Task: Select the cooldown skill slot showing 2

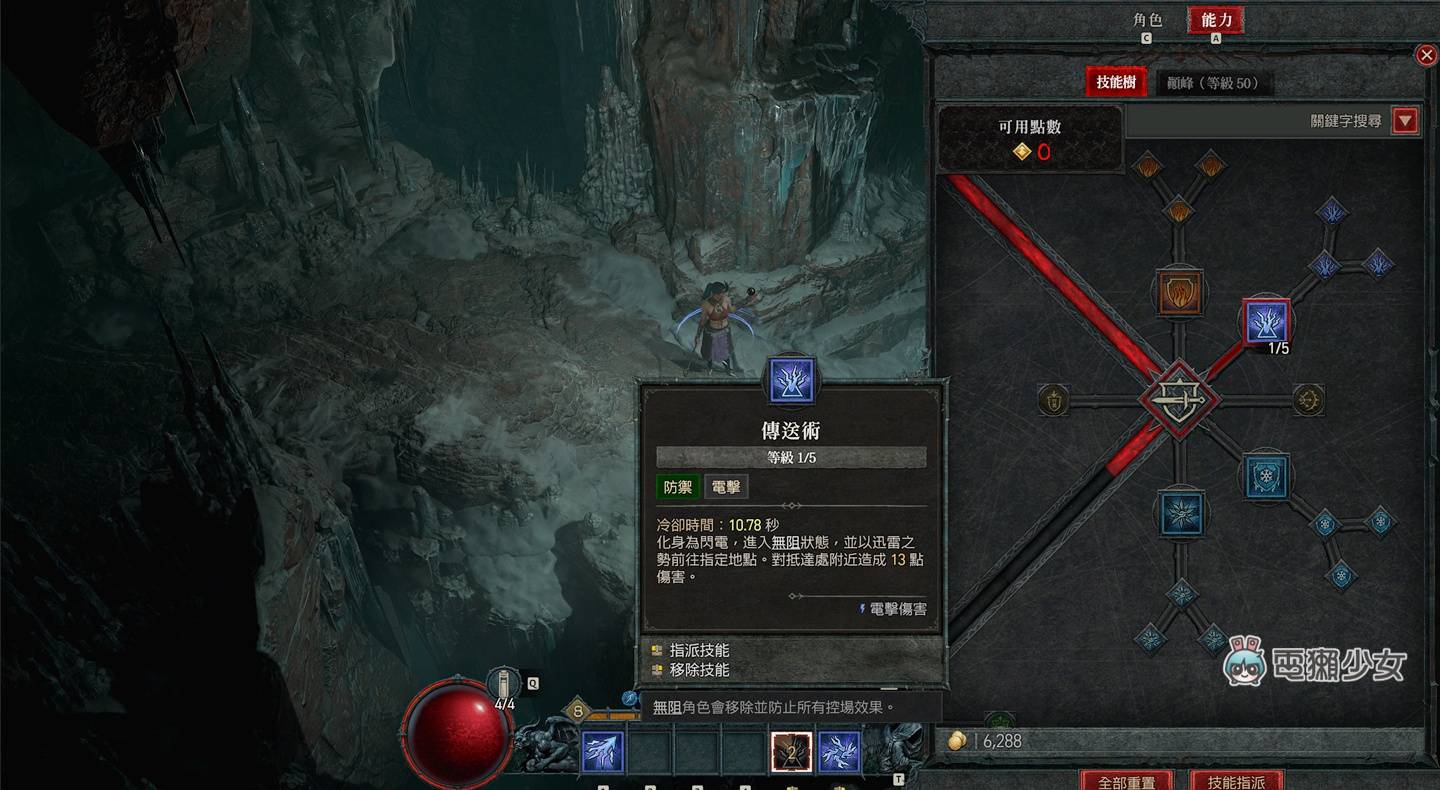Action: click(x=791, y=752)
